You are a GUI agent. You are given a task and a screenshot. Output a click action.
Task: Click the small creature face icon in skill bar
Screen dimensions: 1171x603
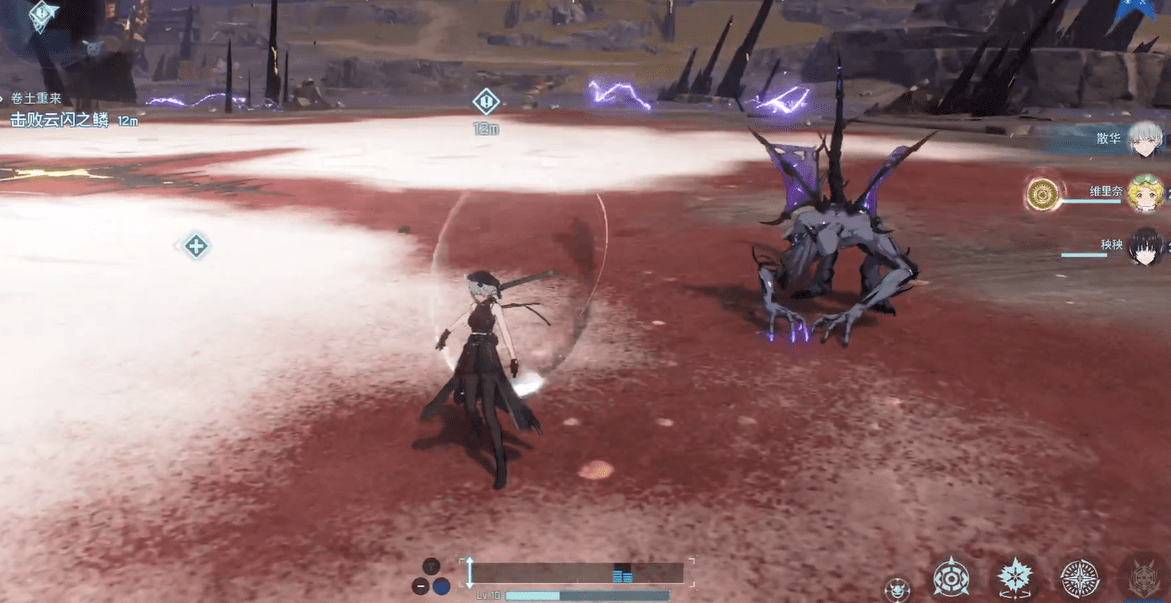[897, 588]
